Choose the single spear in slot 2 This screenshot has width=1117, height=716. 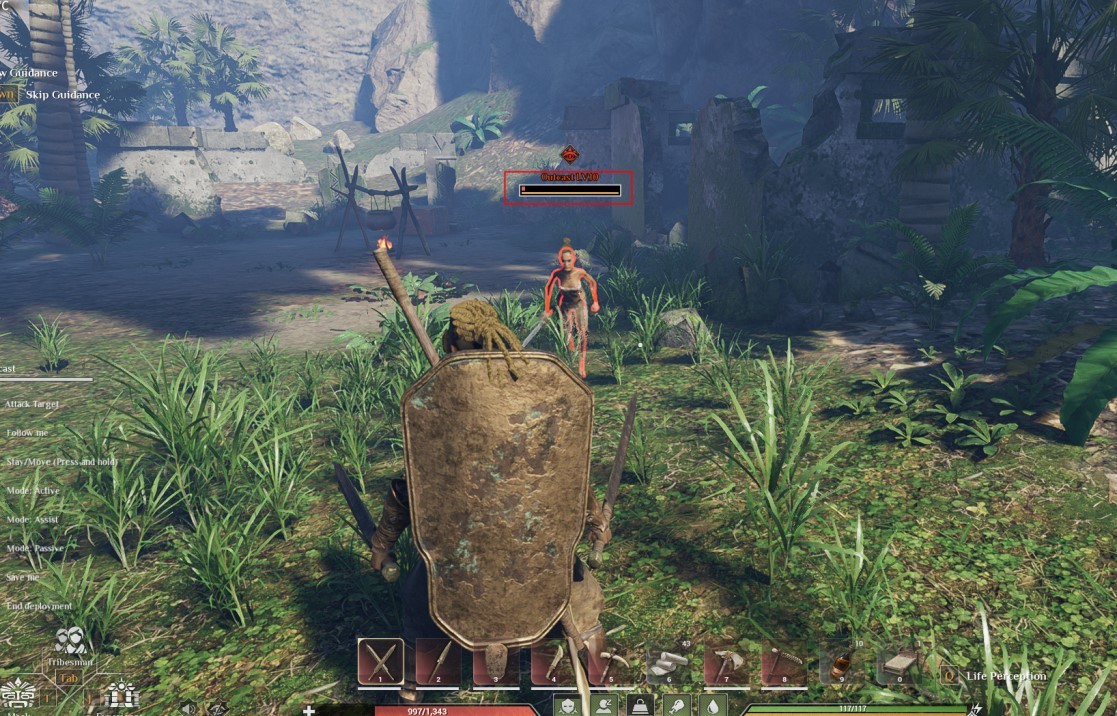point(439,661)
